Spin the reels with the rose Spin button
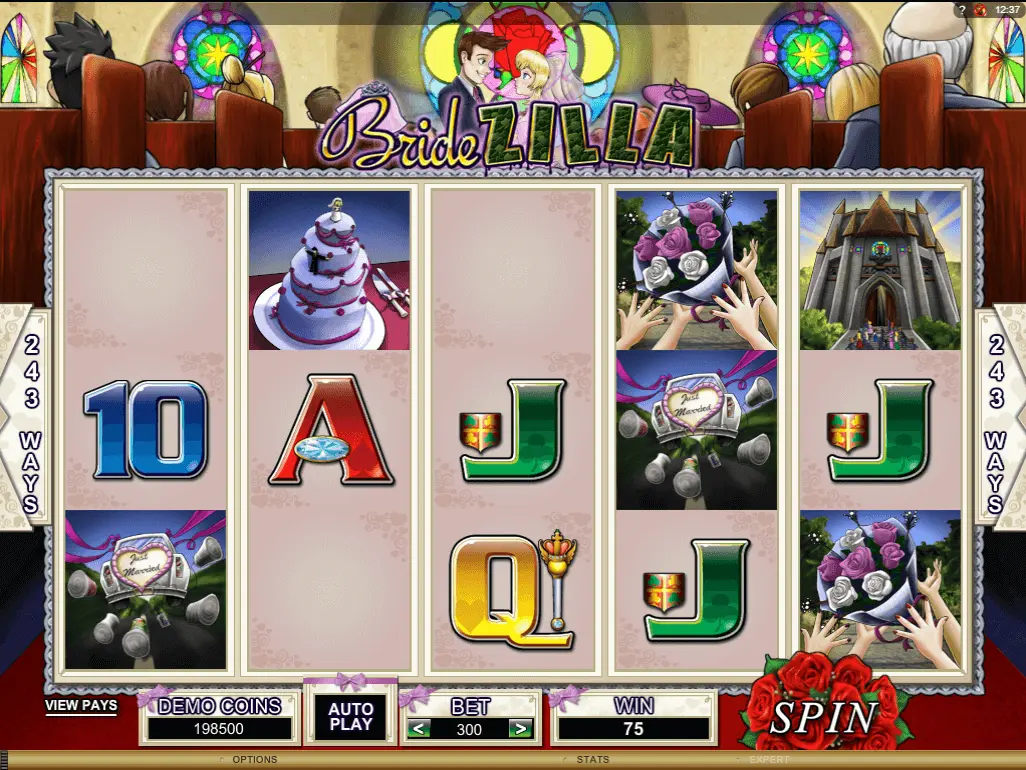 click(x=823, y=714)
